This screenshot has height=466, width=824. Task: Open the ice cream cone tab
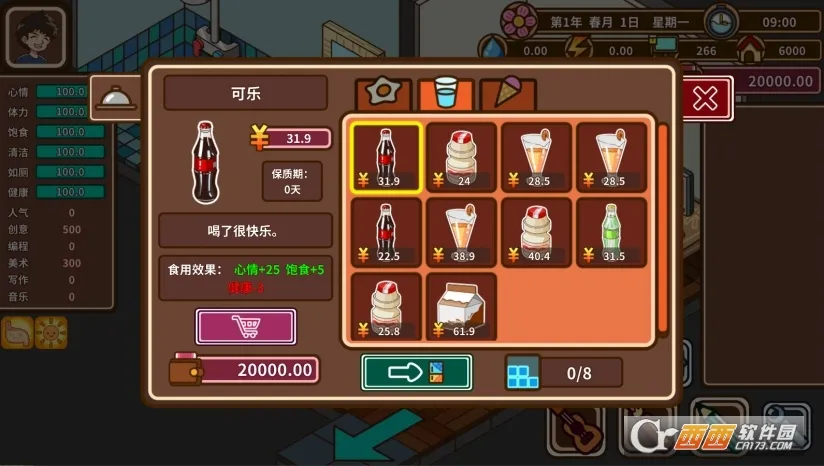pos(507,93)
